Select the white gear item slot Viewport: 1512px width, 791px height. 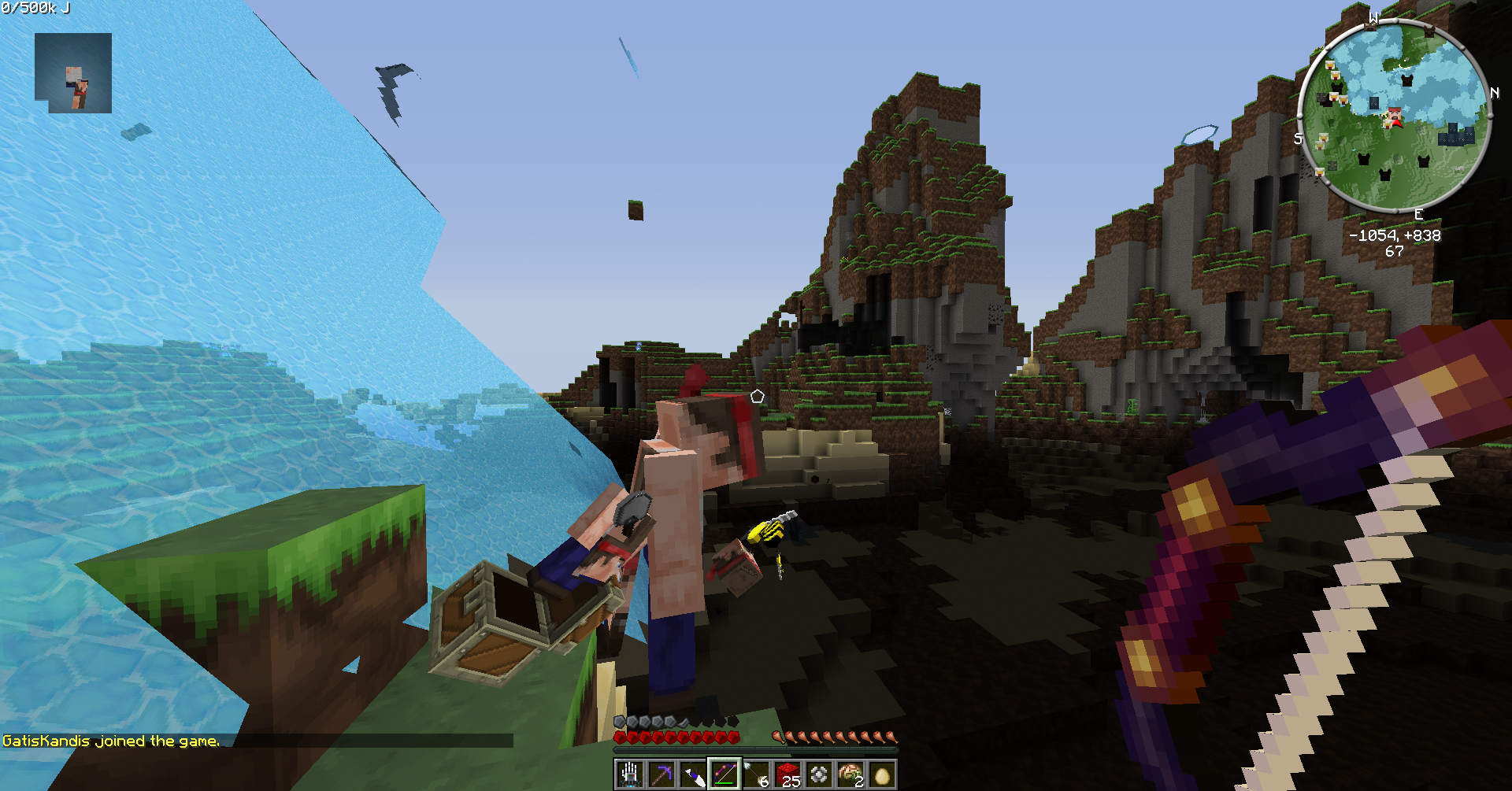pyautogui.click(x=819, y=774)
